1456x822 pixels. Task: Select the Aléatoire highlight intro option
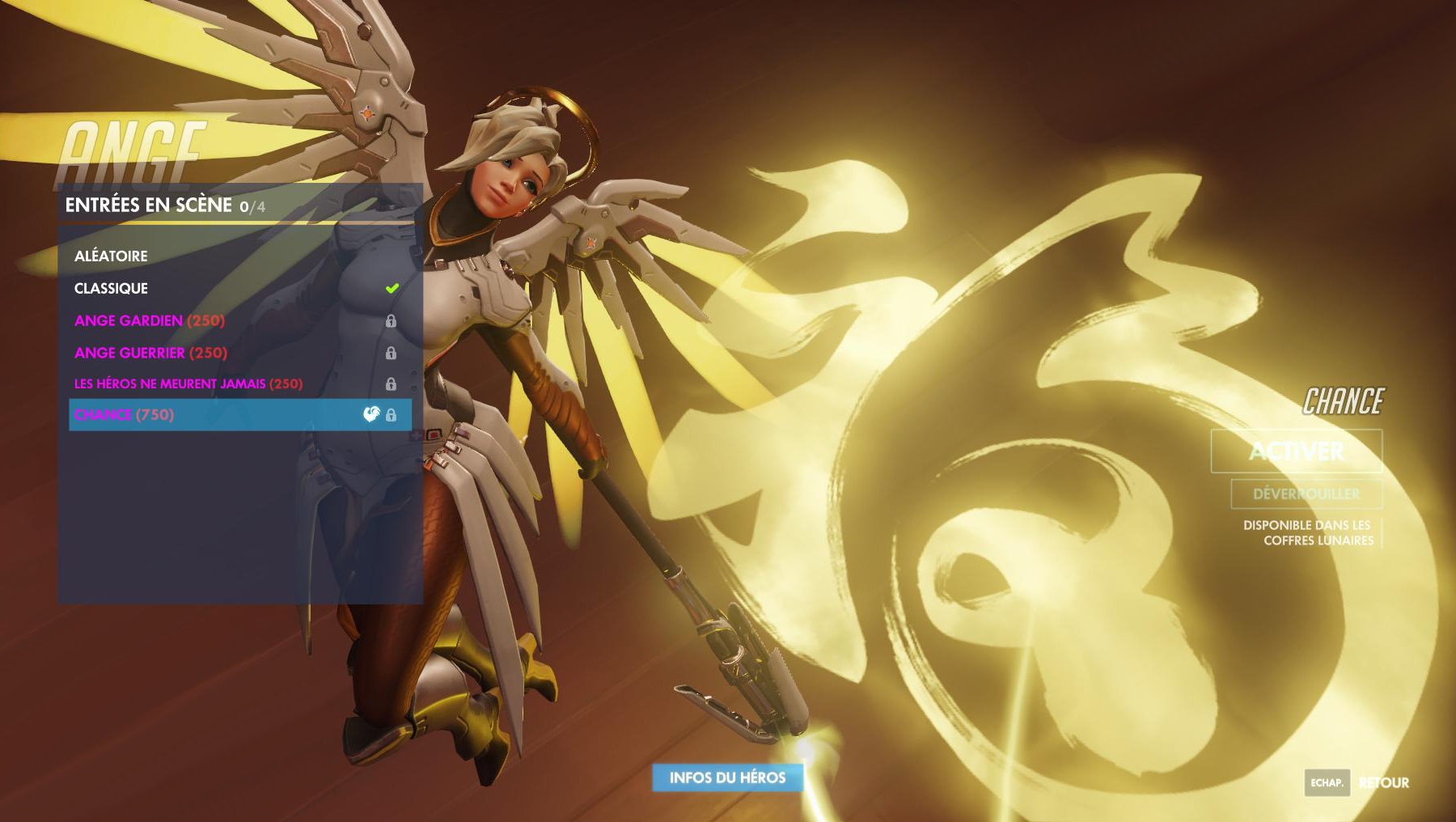[x=111, y=256]
